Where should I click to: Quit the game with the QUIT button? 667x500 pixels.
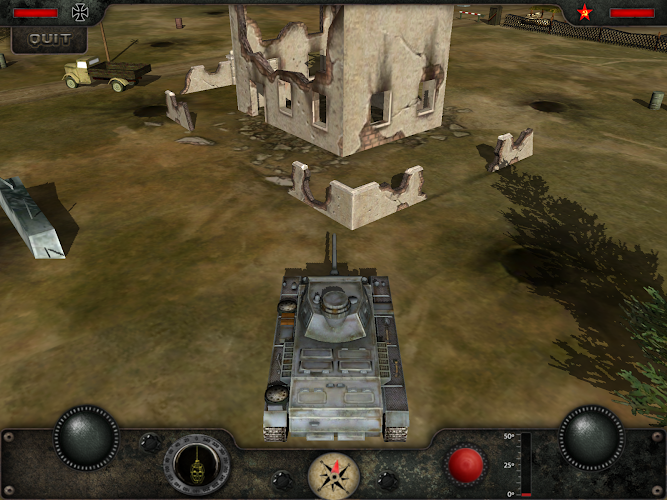click(48, 39)
